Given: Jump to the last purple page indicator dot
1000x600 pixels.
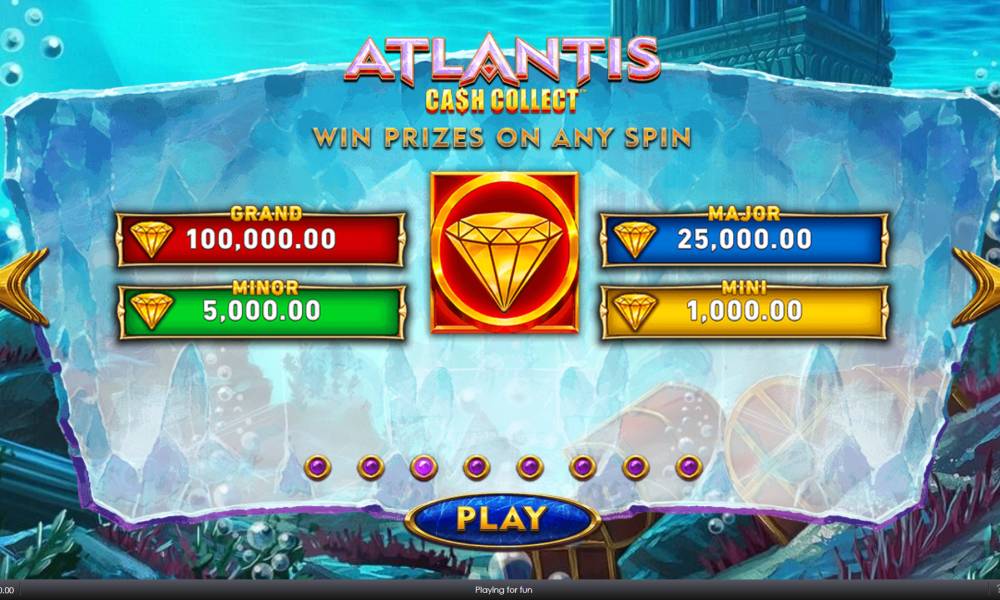Looking at the screenshot, I should click(x=688, y=466).
